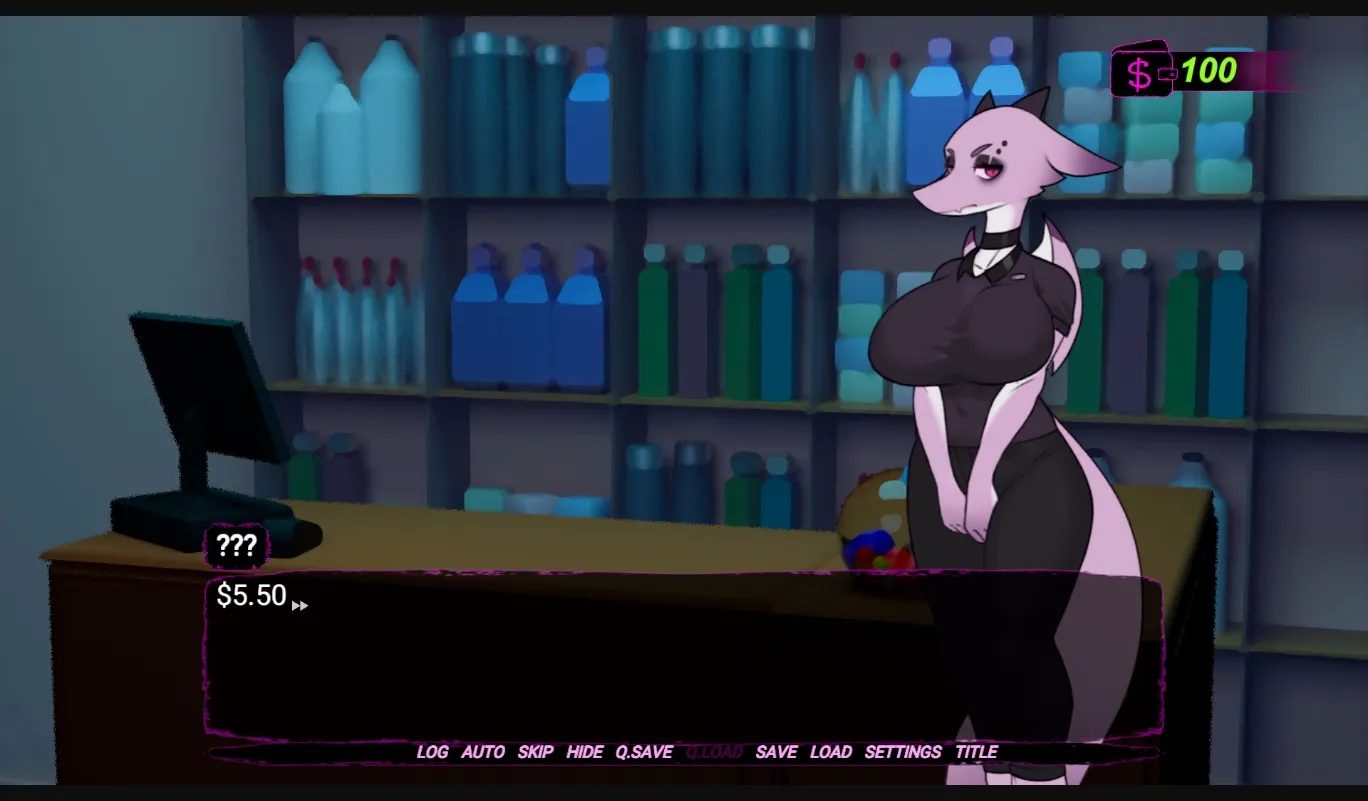Return to the TITLE screen
The height and width of the screenshot is (801, 1368).
[976, 752]
